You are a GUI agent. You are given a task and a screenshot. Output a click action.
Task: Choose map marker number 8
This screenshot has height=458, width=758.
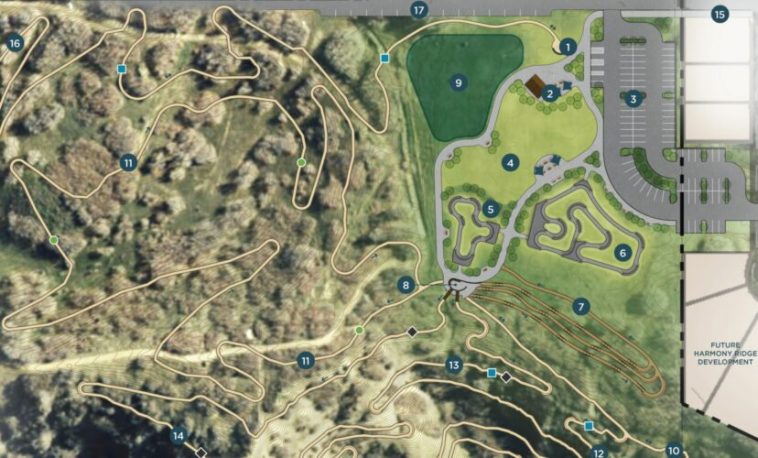[405, 285]
